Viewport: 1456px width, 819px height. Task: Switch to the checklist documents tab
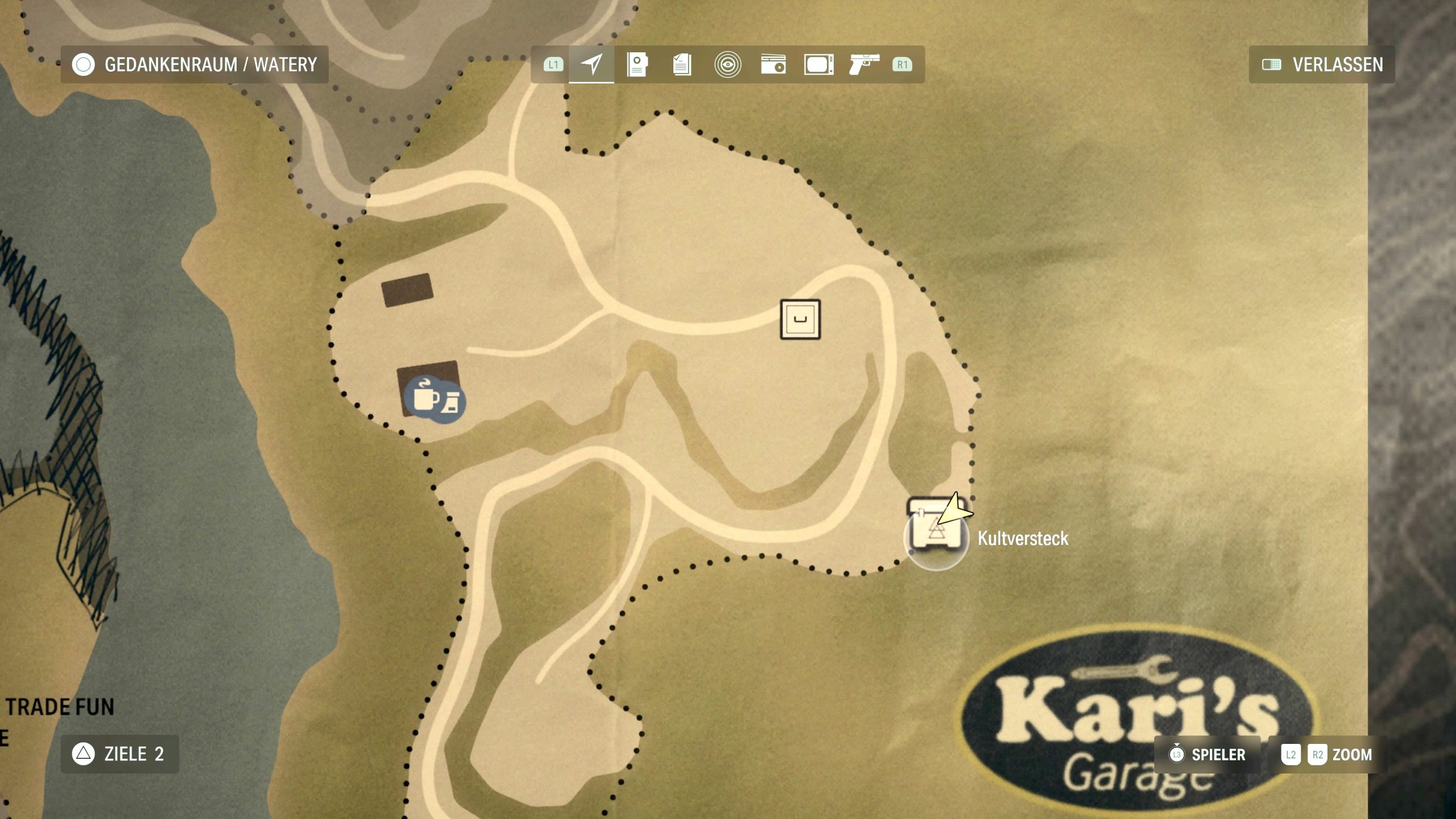(x=682, y=64)
